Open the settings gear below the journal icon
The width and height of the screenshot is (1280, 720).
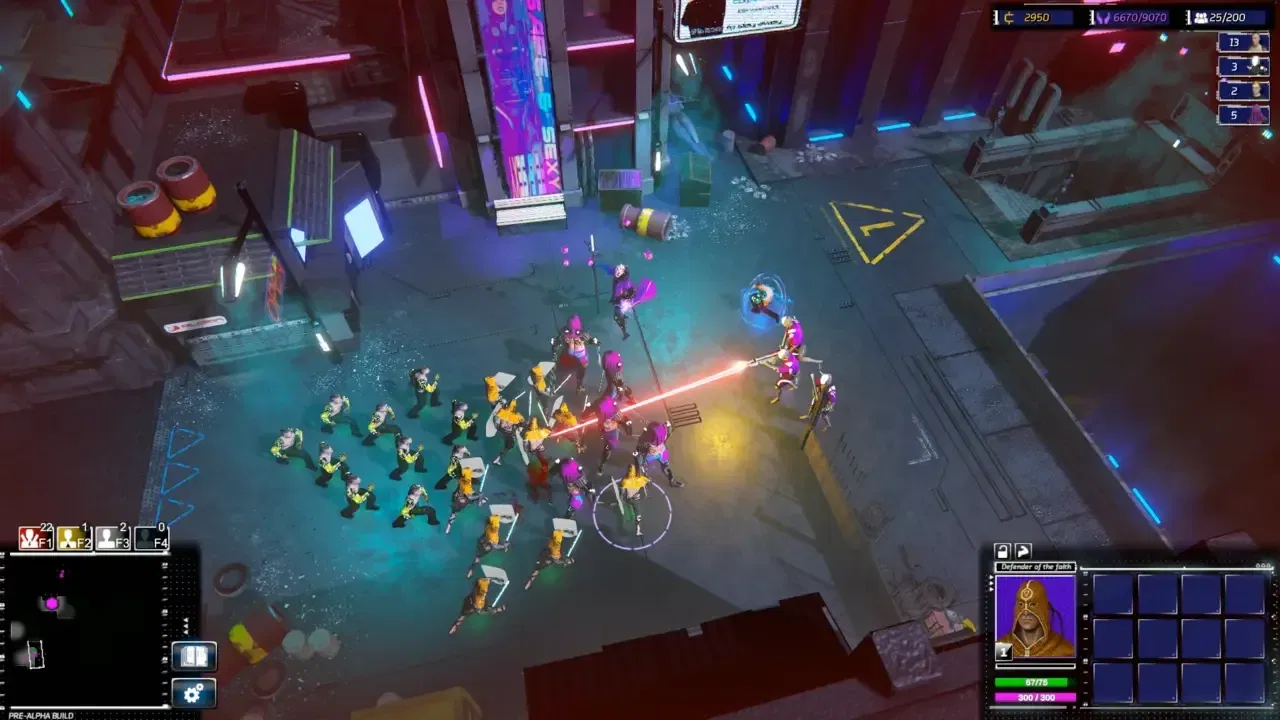[x=193, y=692]
